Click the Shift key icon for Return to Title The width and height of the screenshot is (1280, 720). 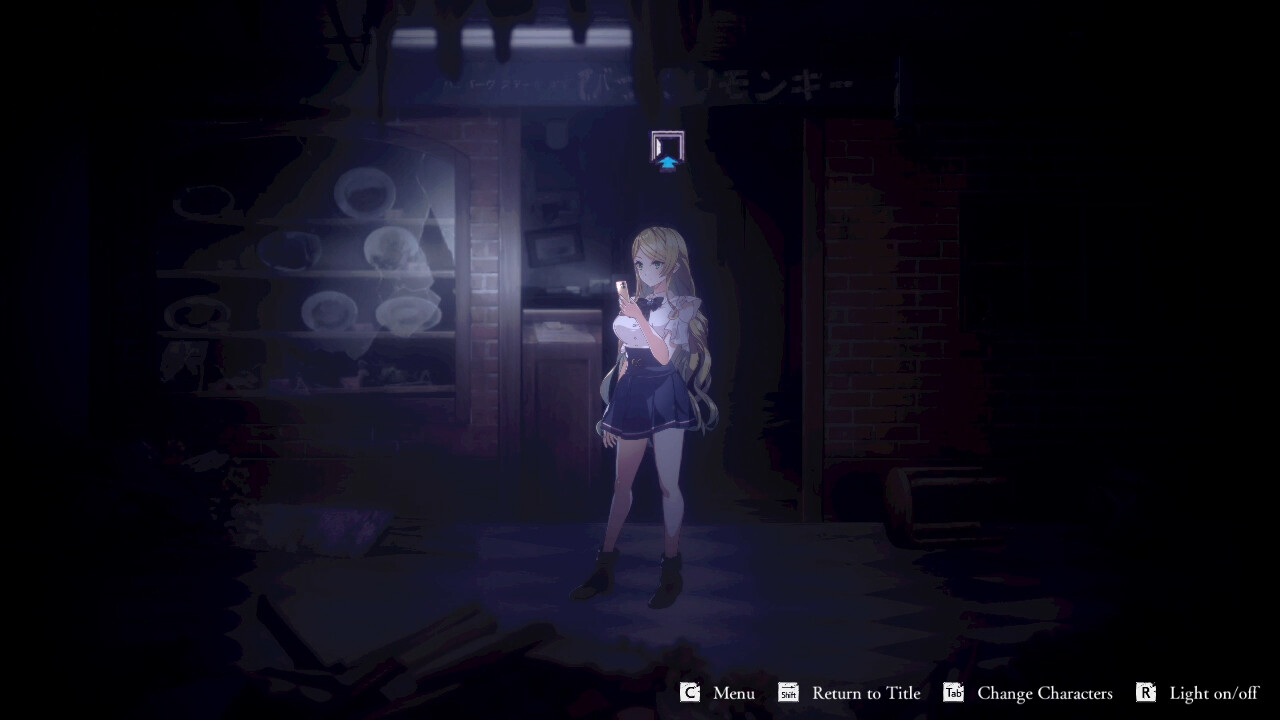coord(787,692)
